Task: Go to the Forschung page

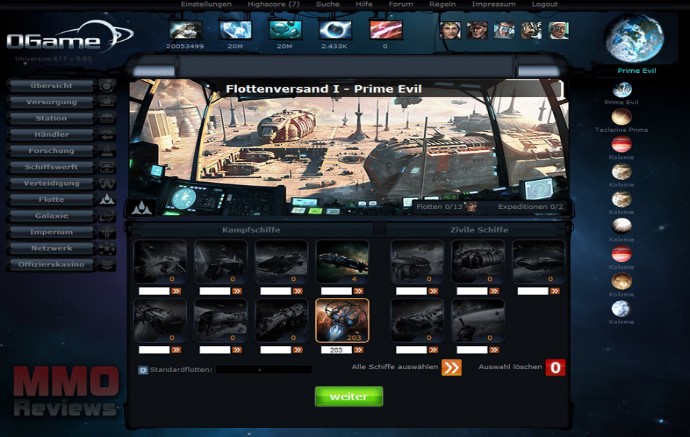Action: [52, 151]
